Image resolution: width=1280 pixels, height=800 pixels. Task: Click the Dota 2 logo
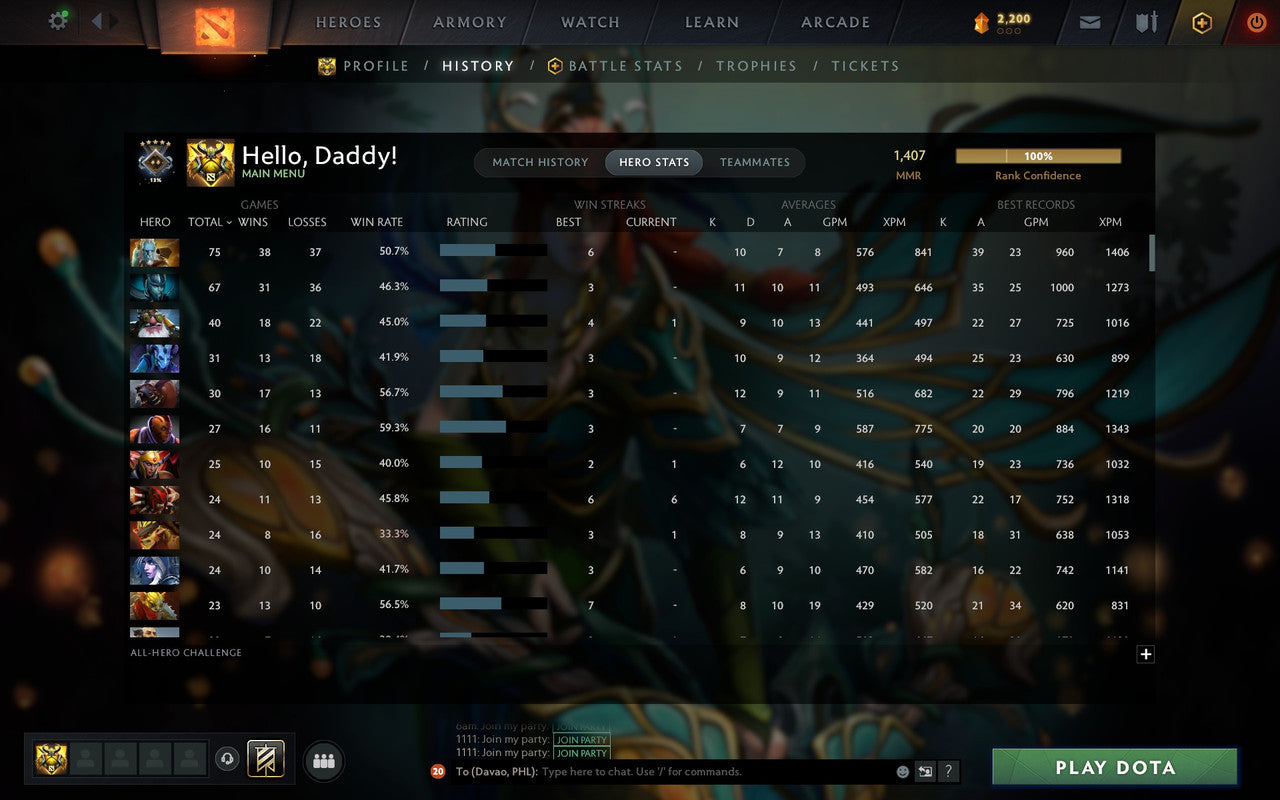[x=212, y=28]
